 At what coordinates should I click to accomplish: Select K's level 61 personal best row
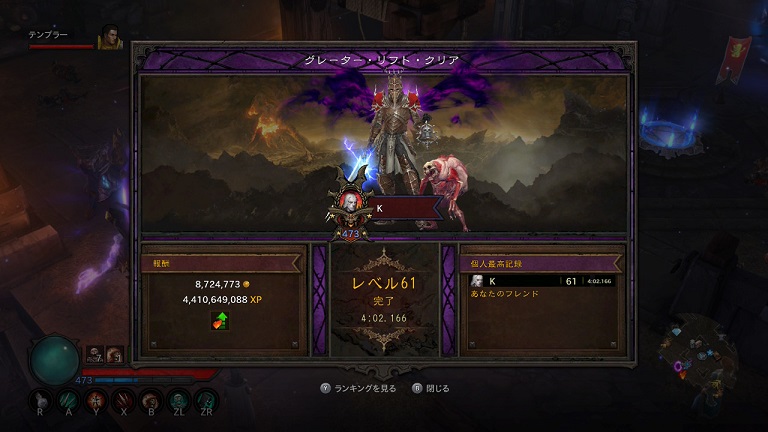(541, 281)
